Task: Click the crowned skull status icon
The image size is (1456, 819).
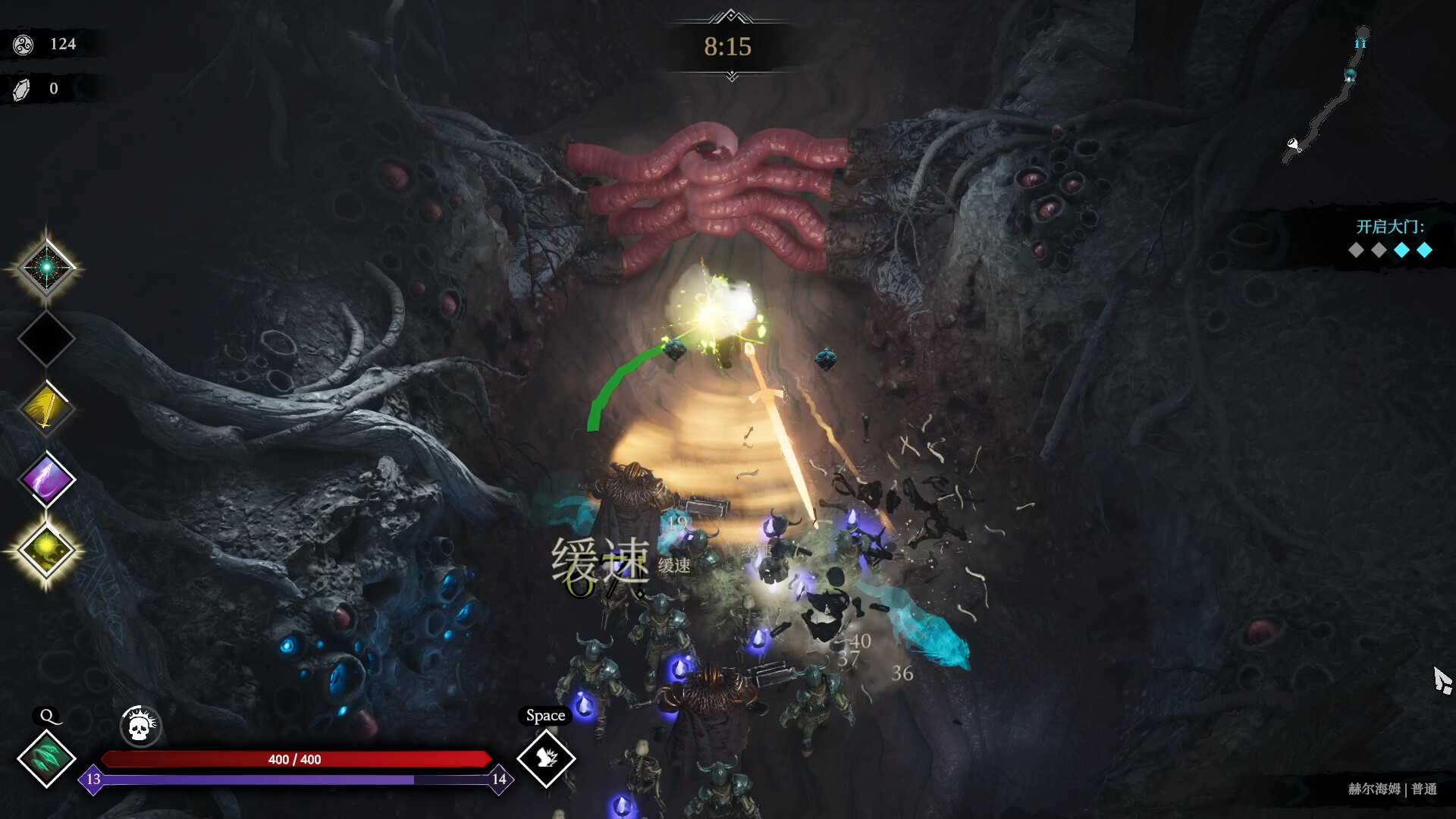Action: coord(140,727)
